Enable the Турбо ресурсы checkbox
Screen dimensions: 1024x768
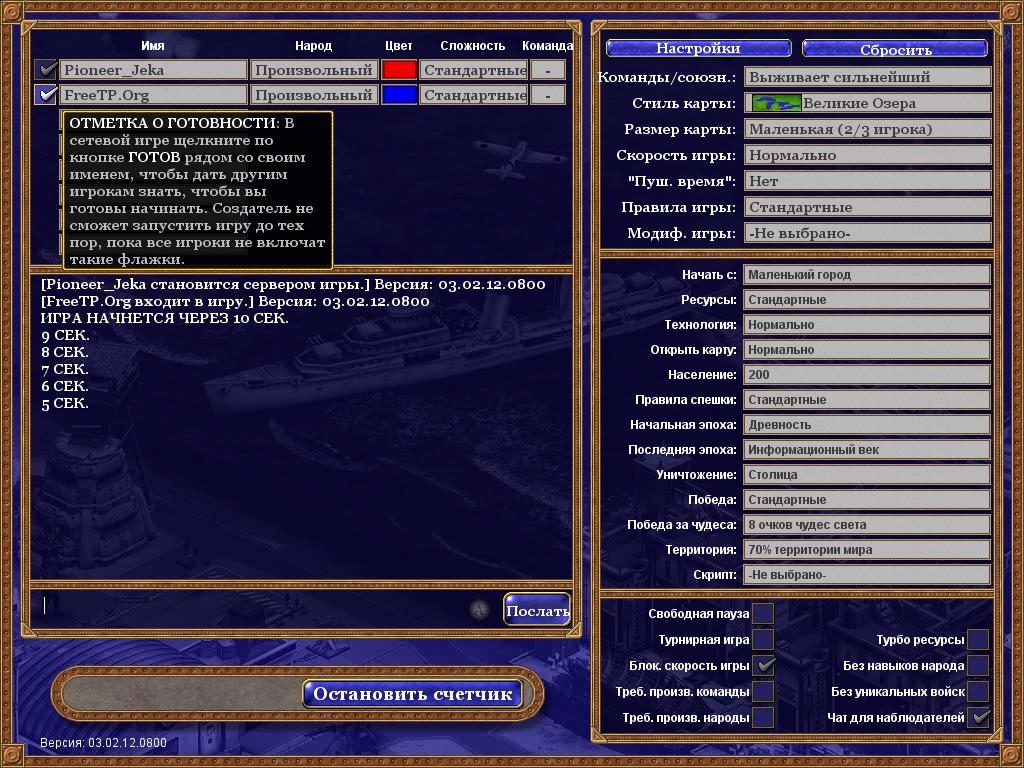[978, 640]
